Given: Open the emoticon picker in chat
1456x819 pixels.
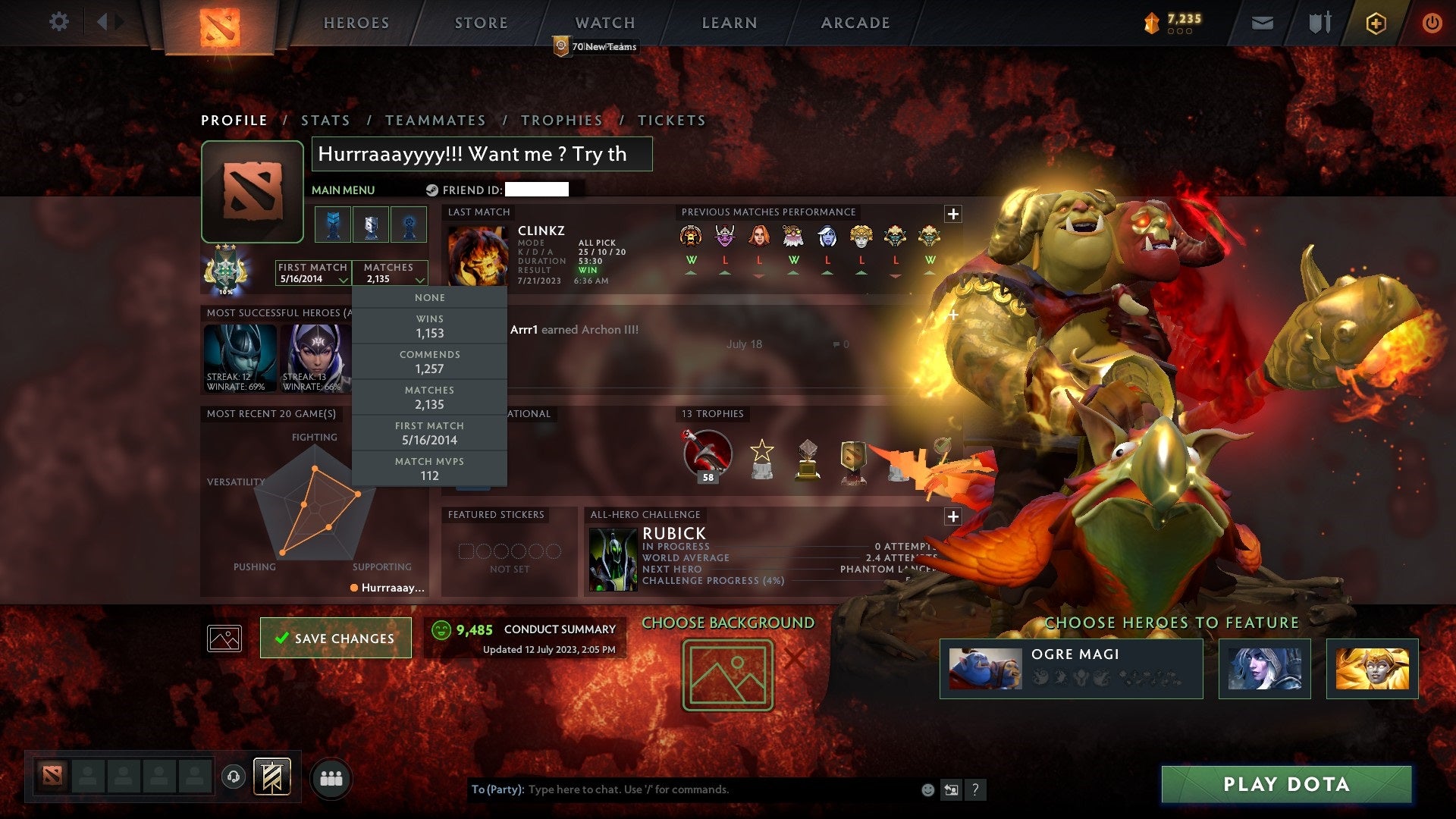Looking at the screenshot, I should [x=927, y=789].
